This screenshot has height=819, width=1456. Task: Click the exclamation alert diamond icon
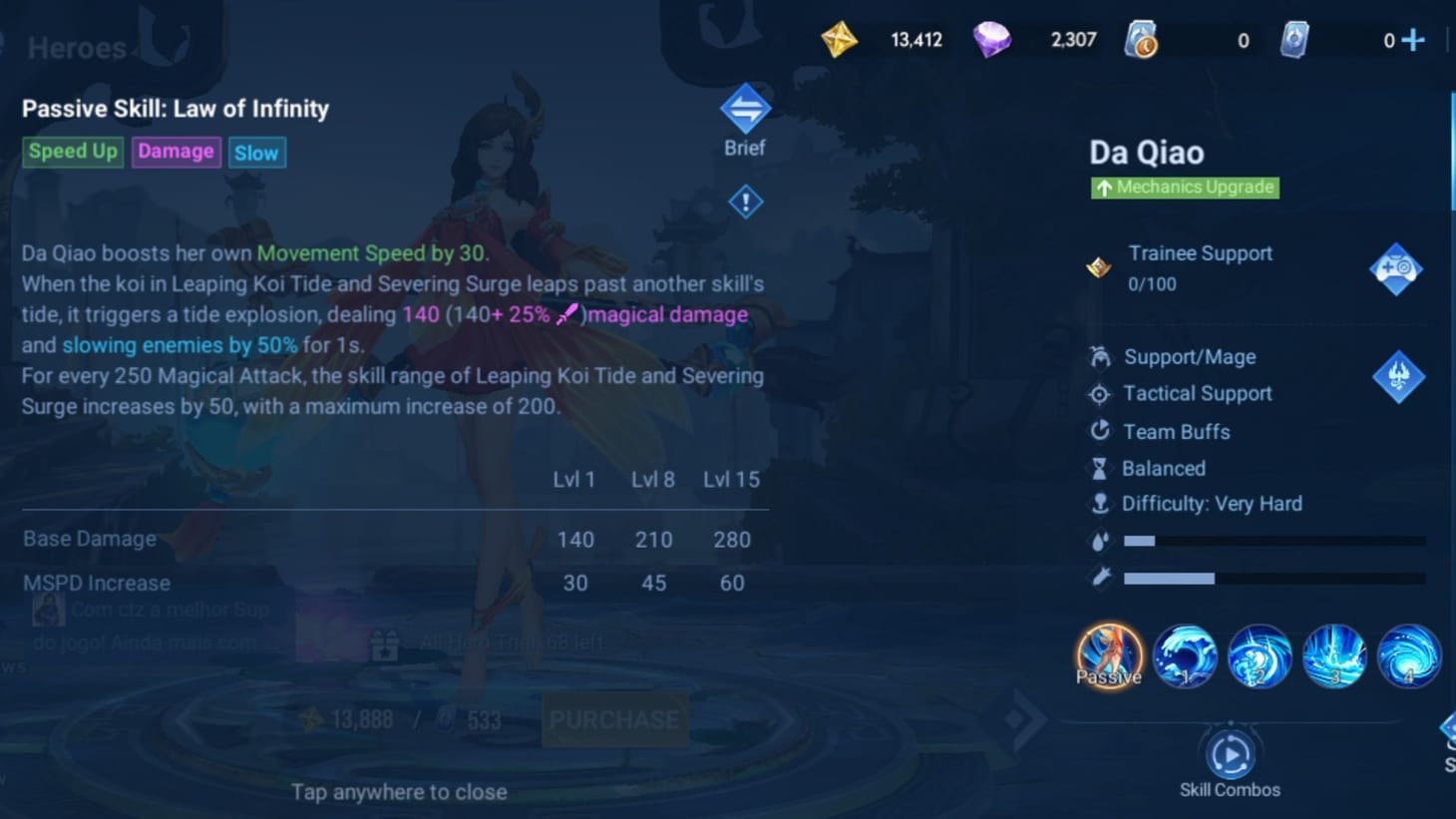pos(745,201)
